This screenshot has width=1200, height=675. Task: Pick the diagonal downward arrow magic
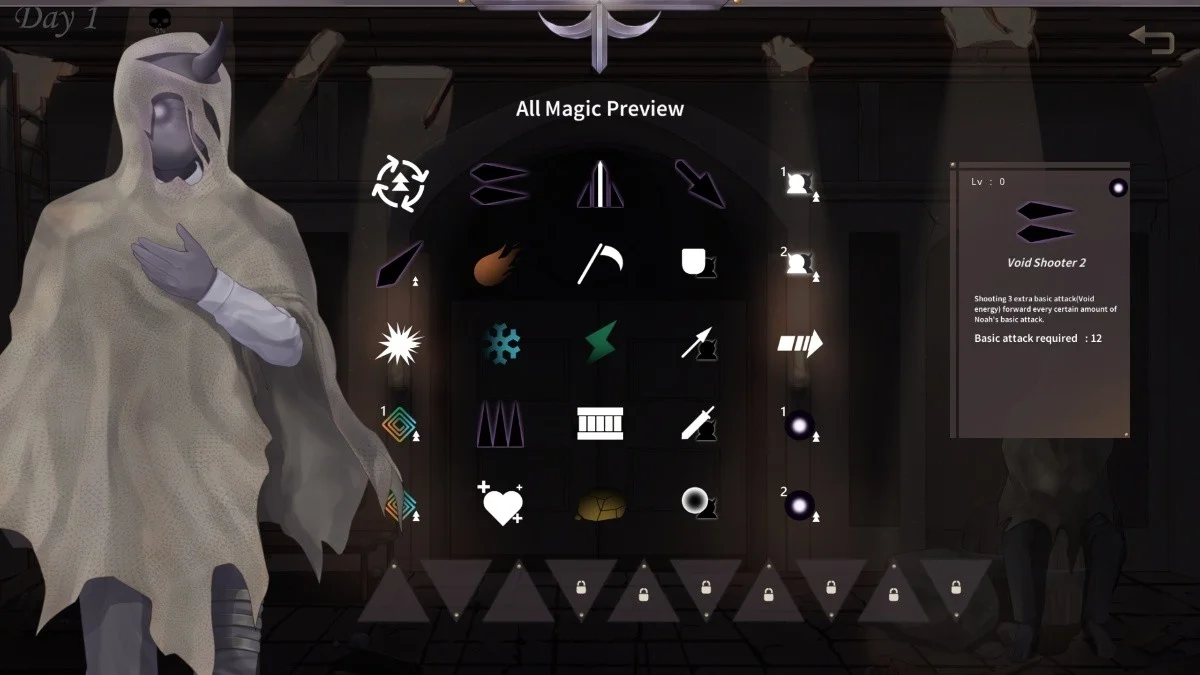699,184
